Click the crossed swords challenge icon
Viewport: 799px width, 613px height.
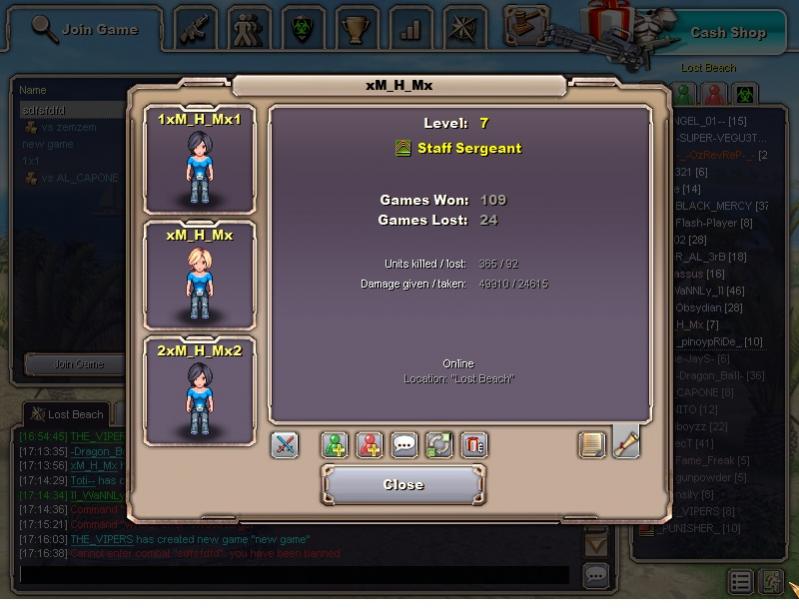click(x=285, y=445)
